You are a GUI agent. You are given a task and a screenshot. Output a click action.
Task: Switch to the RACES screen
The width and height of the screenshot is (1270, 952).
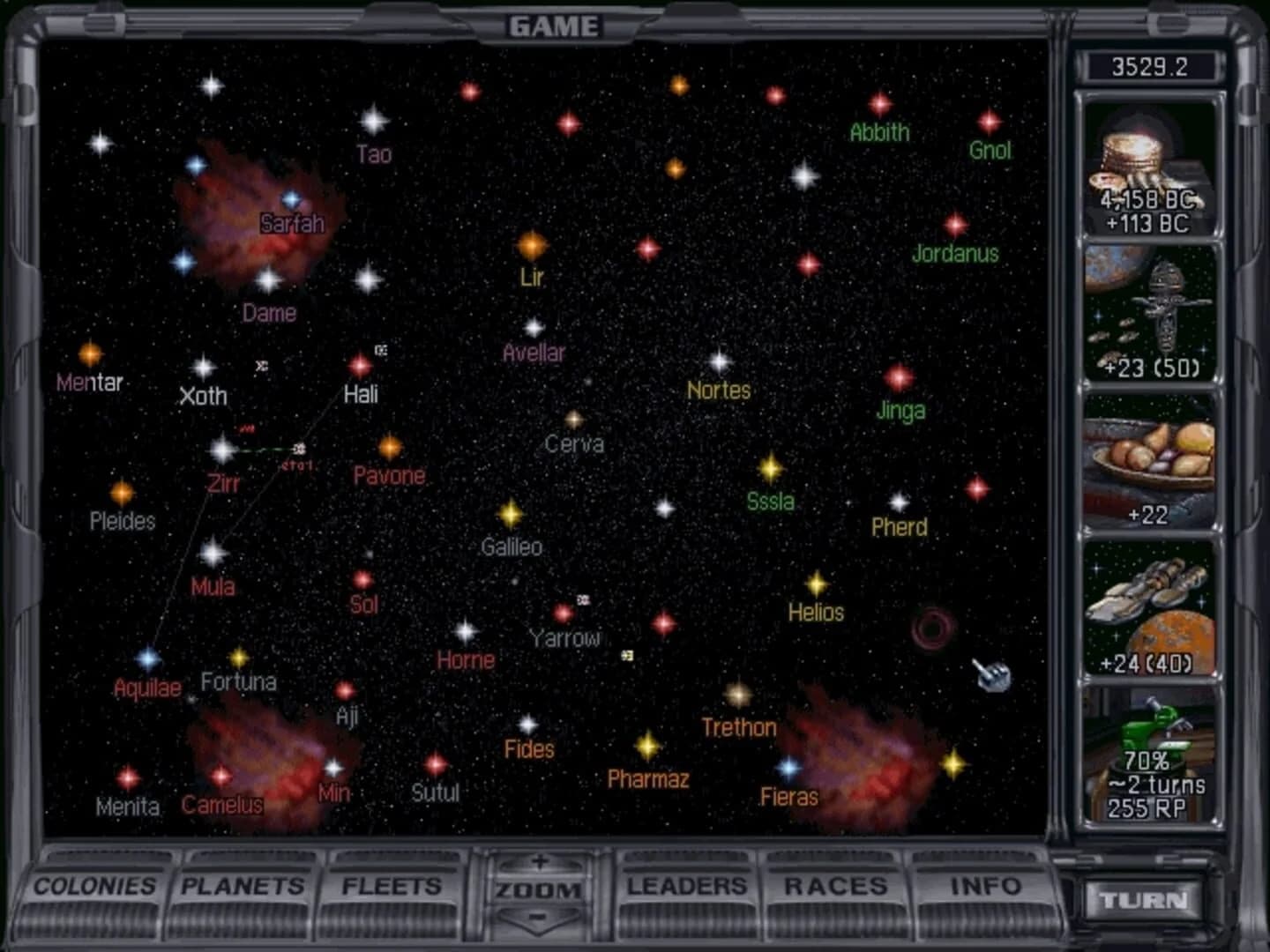[834, 884]
